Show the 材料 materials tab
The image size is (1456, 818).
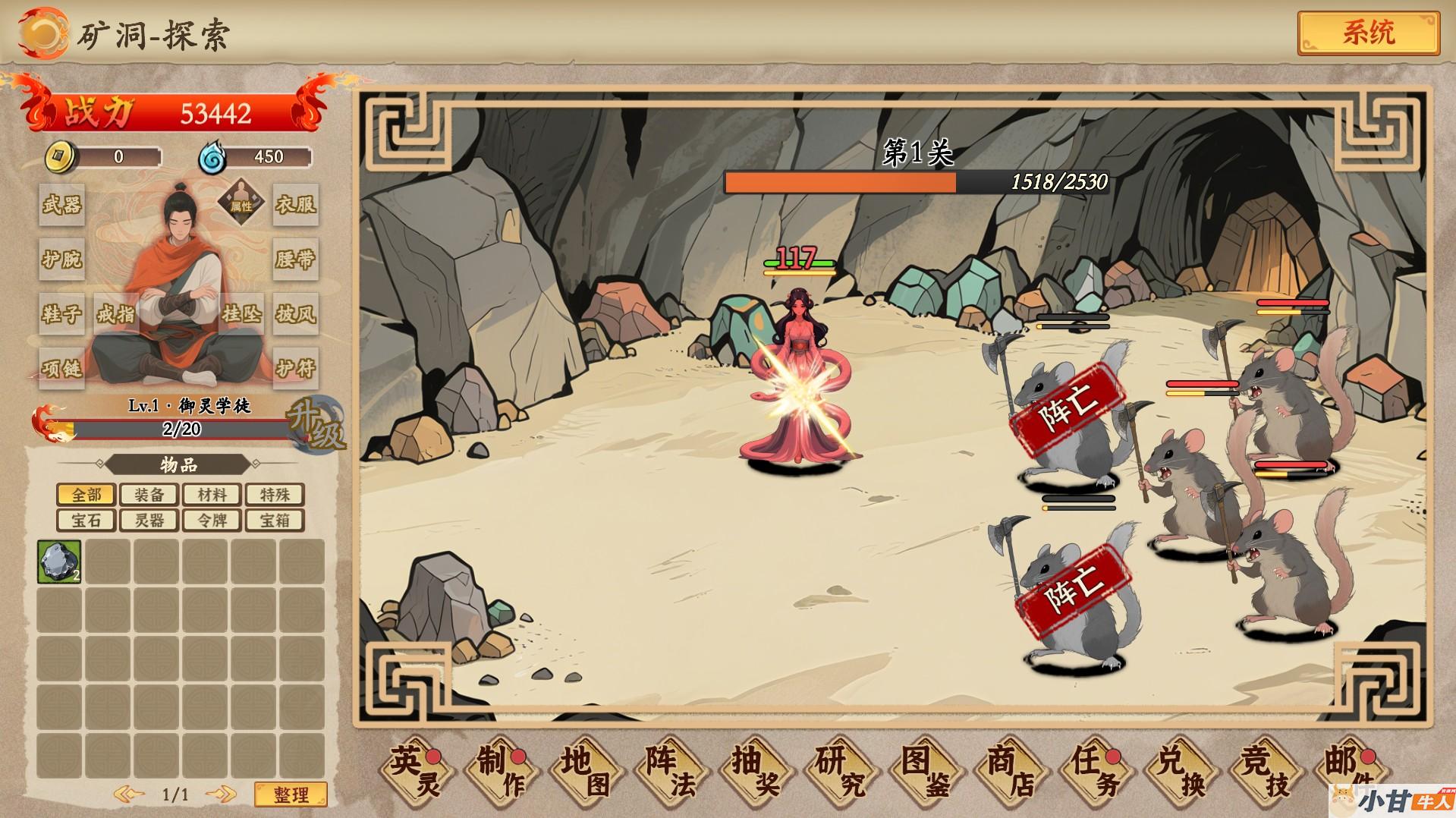[212, 495]
